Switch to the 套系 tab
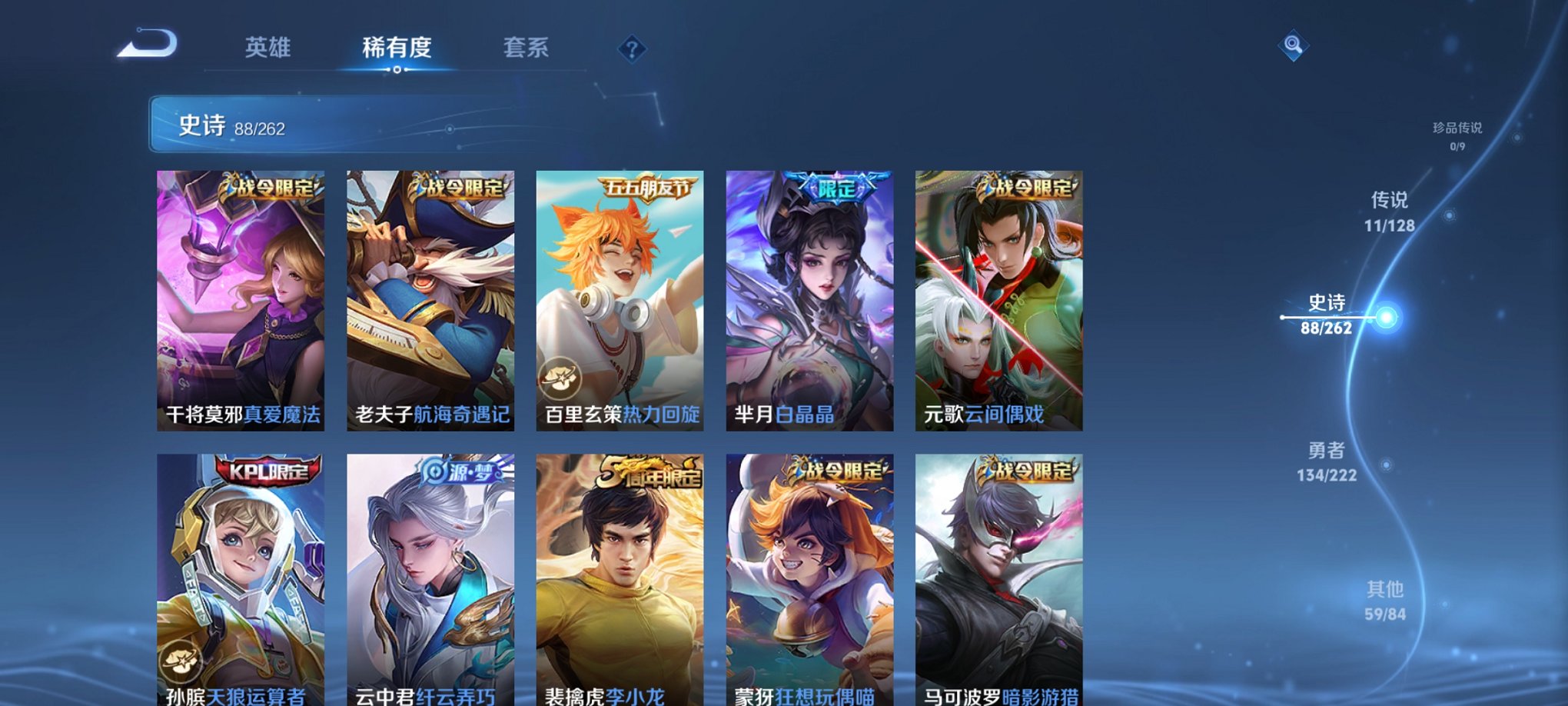This screenshot has width=1568, height=706. pos(527,48)
